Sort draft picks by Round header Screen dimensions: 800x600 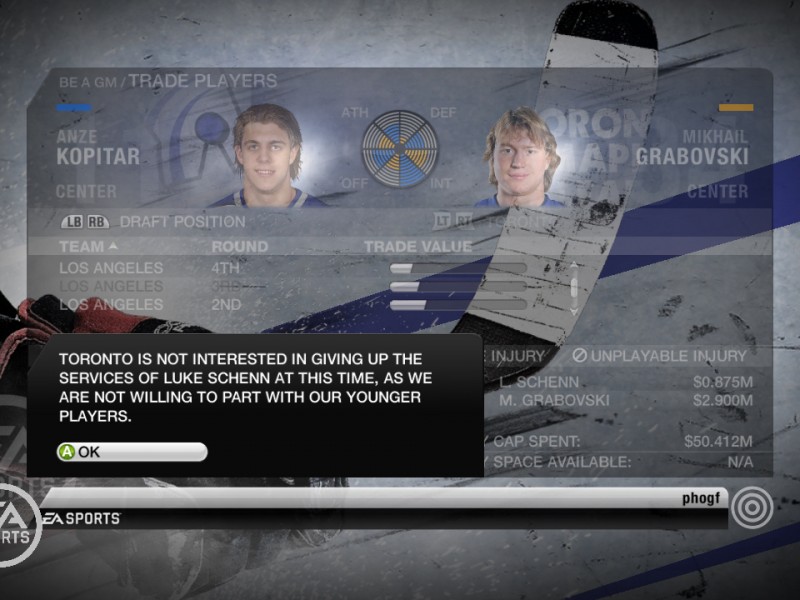(239, 246)
